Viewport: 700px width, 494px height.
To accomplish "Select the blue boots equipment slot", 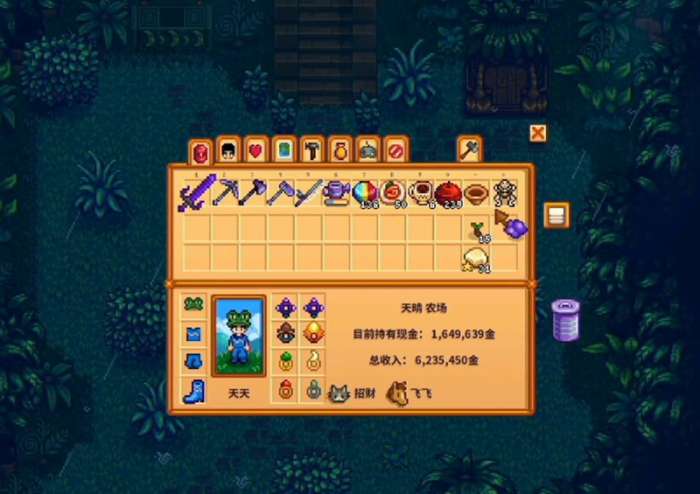I will click(194, 390).
